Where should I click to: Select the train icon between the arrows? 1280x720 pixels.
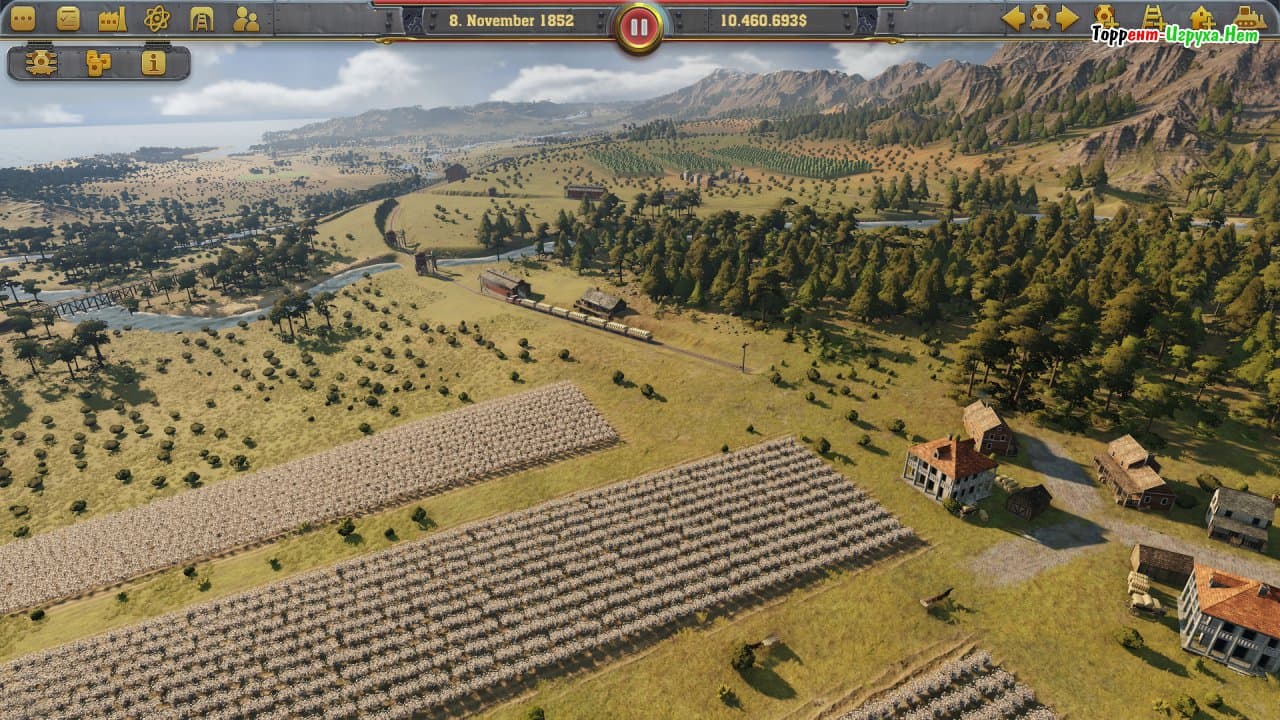[1040, 17]
